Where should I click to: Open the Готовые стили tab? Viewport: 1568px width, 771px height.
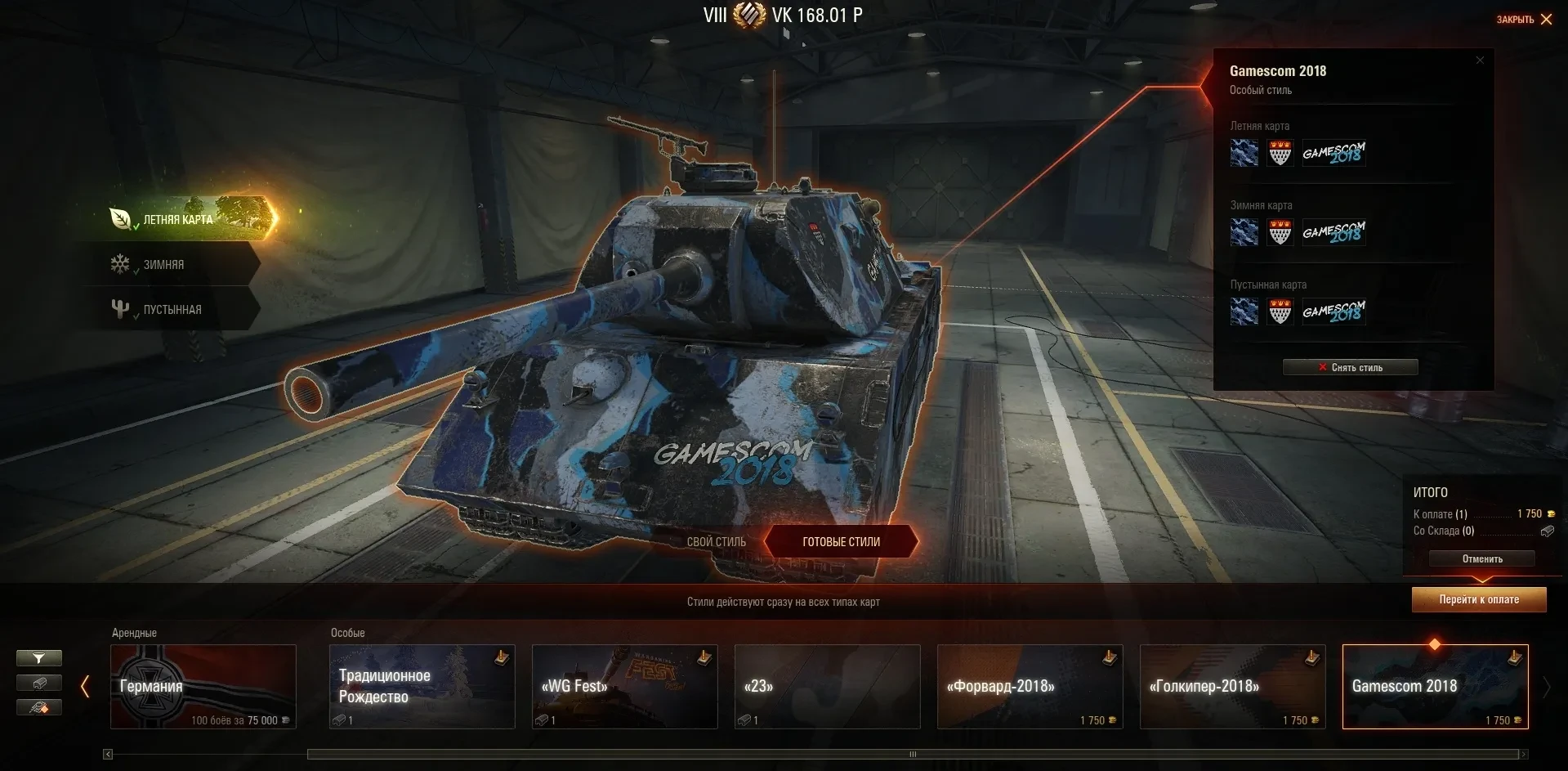[841, 541]
